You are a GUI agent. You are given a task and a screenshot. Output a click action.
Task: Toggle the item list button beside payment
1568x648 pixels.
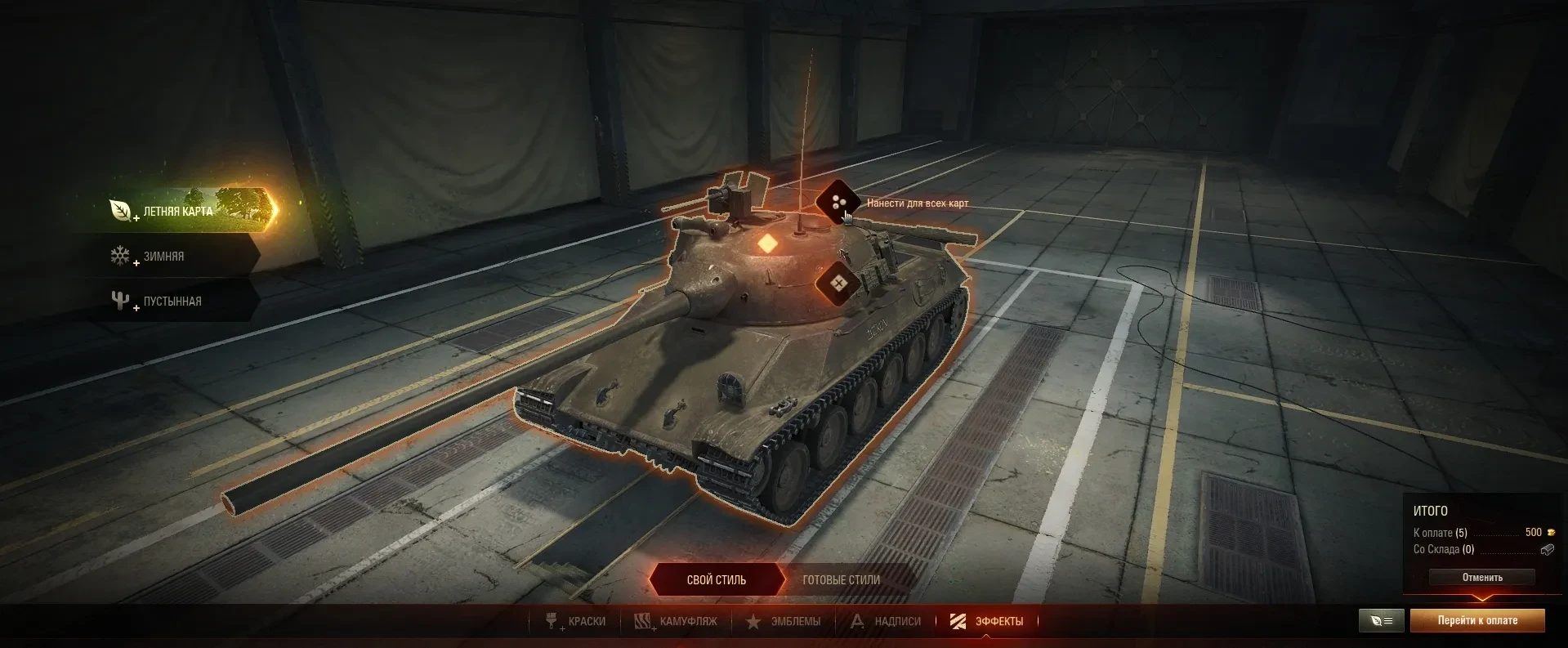point(1381,621)
